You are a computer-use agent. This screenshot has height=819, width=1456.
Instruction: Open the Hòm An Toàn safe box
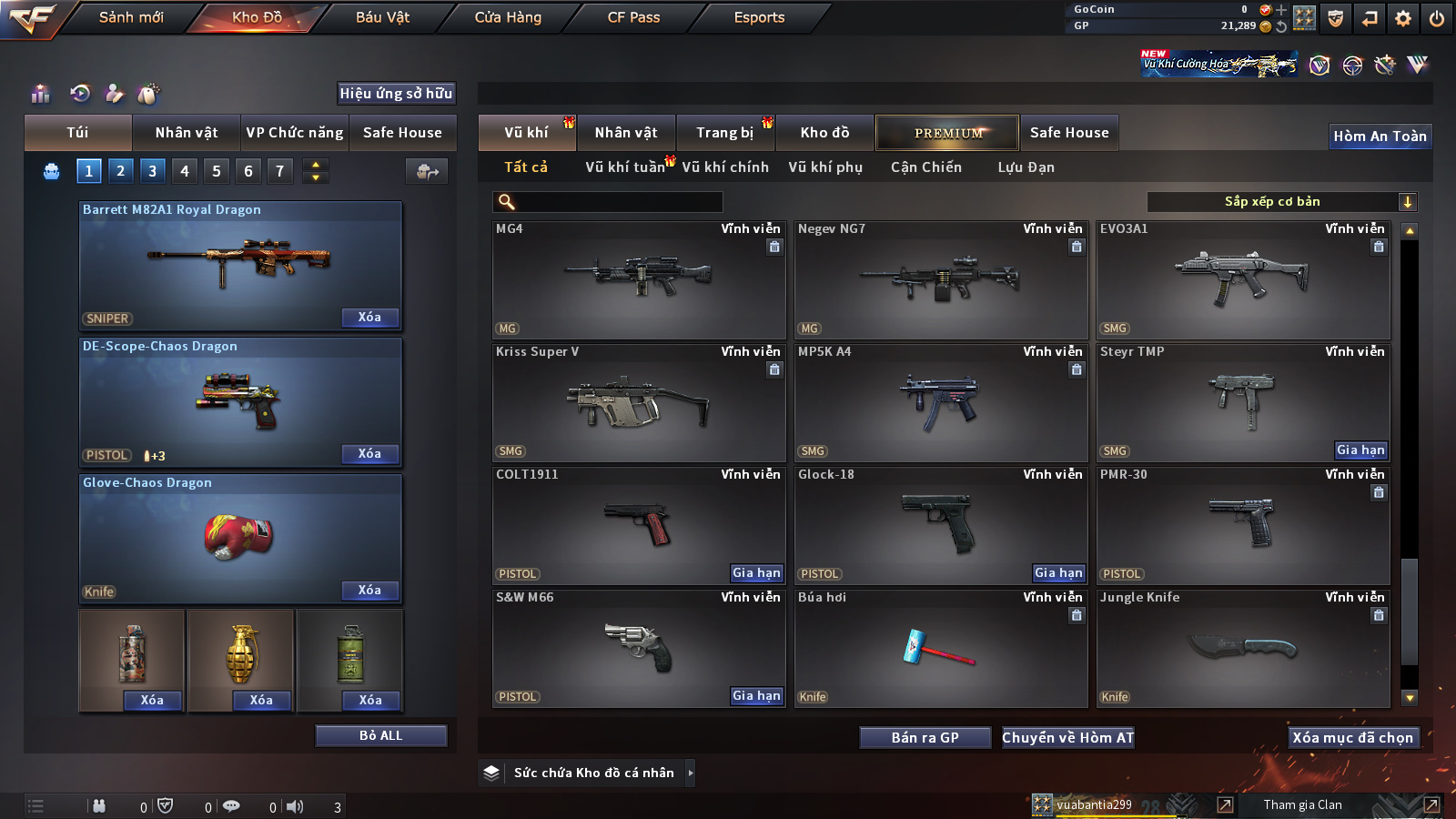coord(1380,136)
